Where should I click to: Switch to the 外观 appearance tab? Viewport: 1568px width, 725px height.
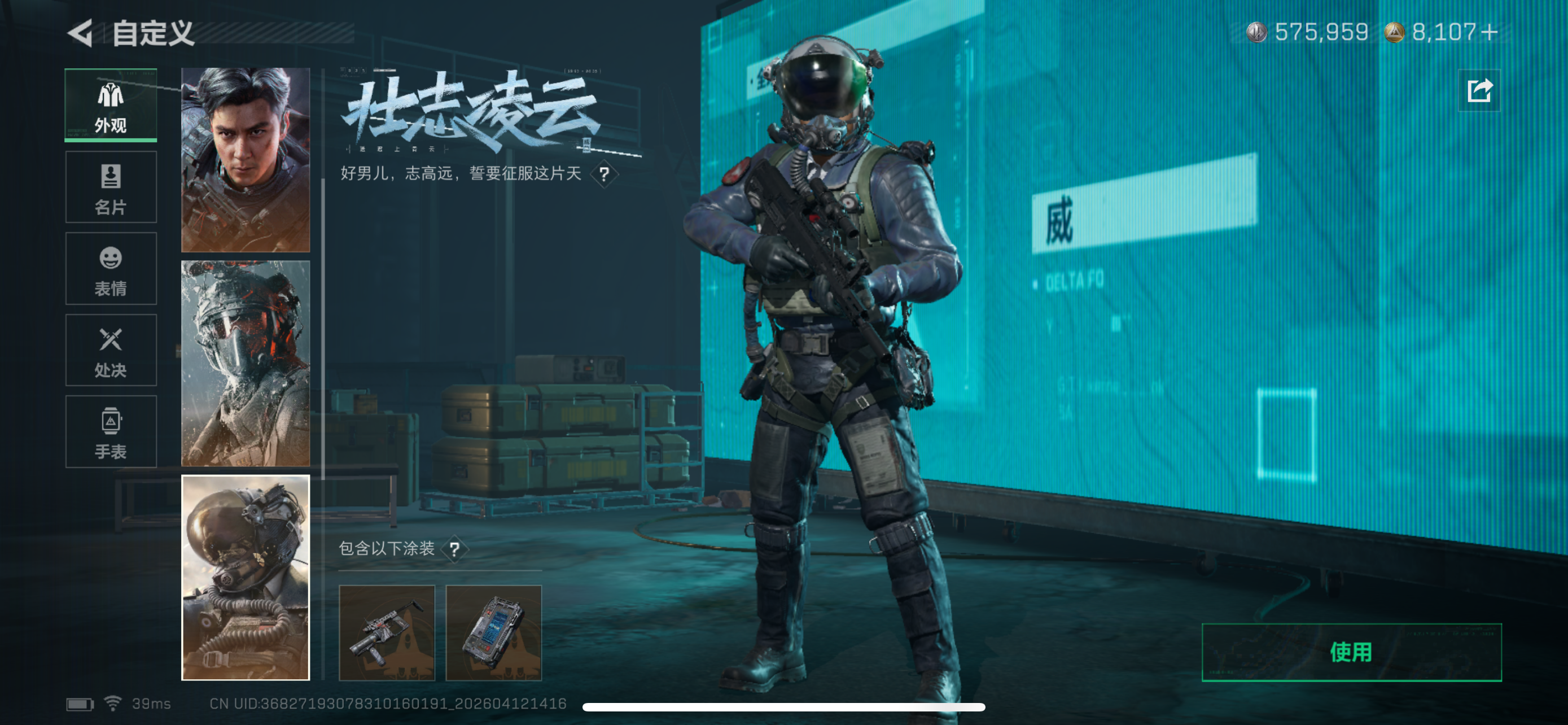point(110,104)
